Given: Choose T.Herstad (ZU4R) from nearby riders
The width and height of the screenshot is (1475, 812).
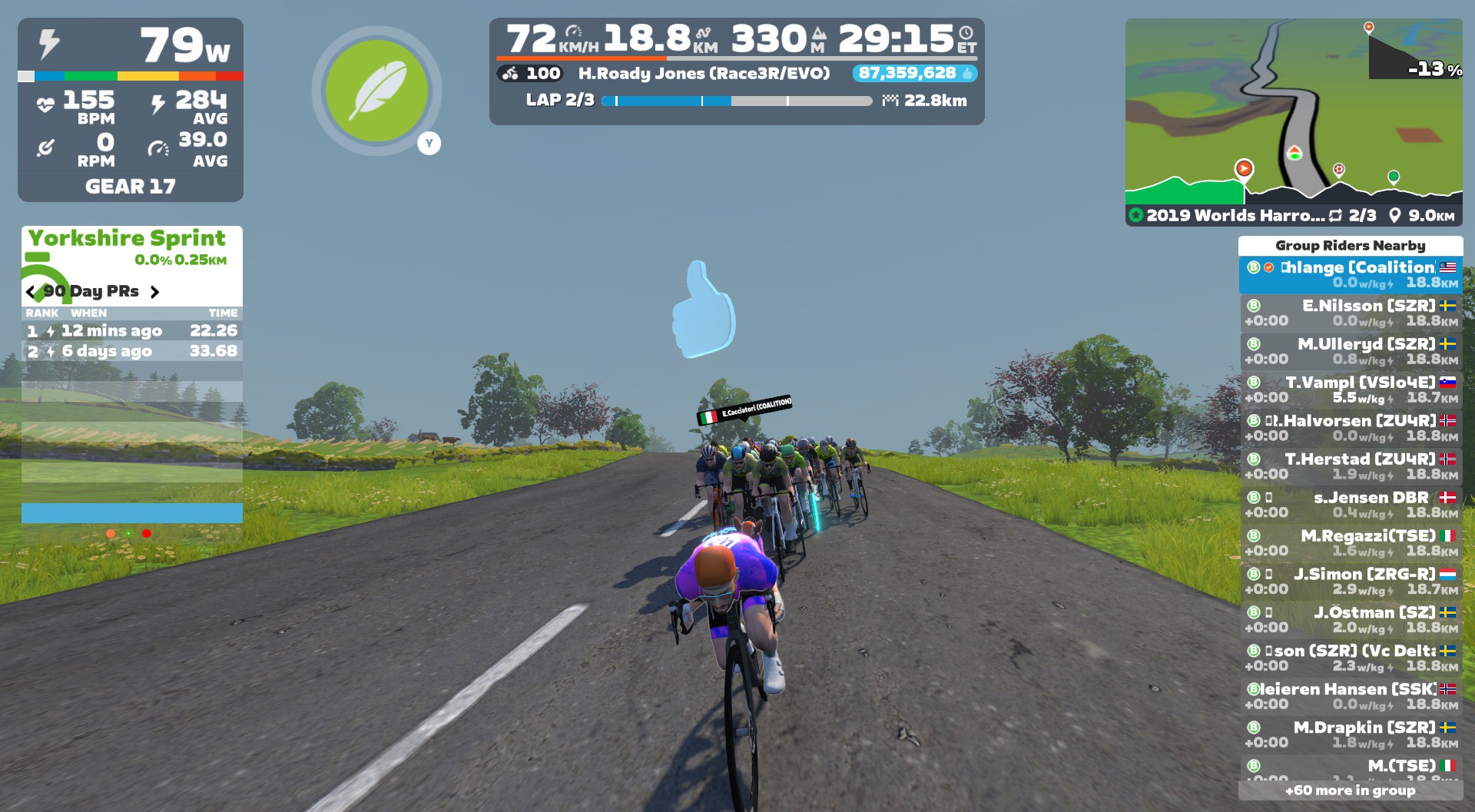Looking at the screenshot, I should [1351, 466].
